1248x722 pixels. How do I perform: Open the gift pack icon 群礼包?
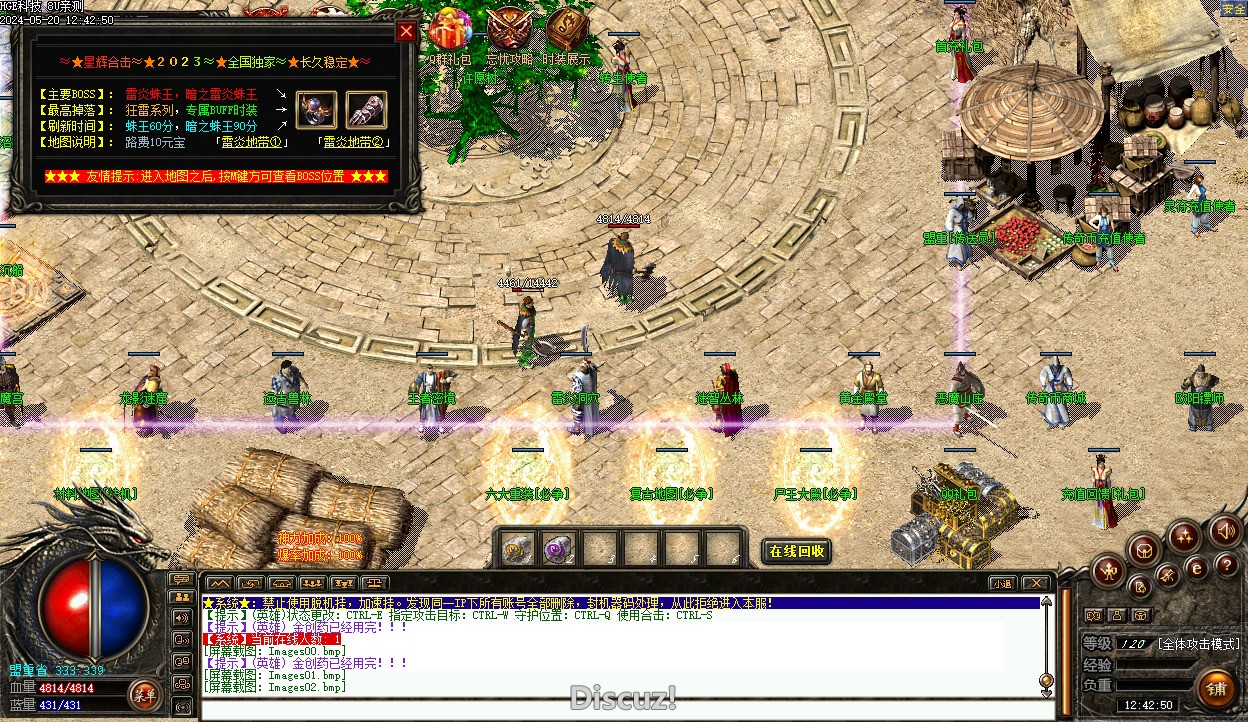[450, 30]
